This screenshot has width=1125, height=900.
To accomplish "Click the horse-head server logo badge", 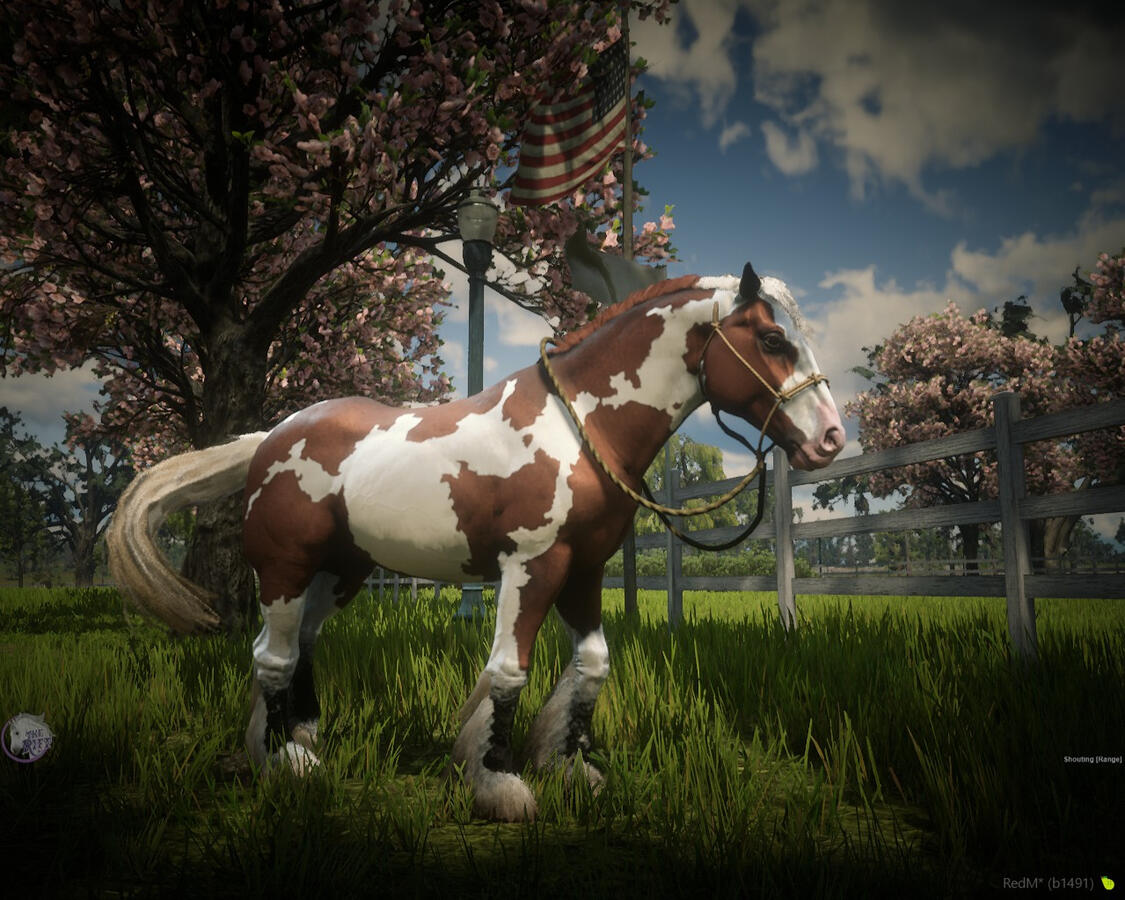I will tap(27, 738).
